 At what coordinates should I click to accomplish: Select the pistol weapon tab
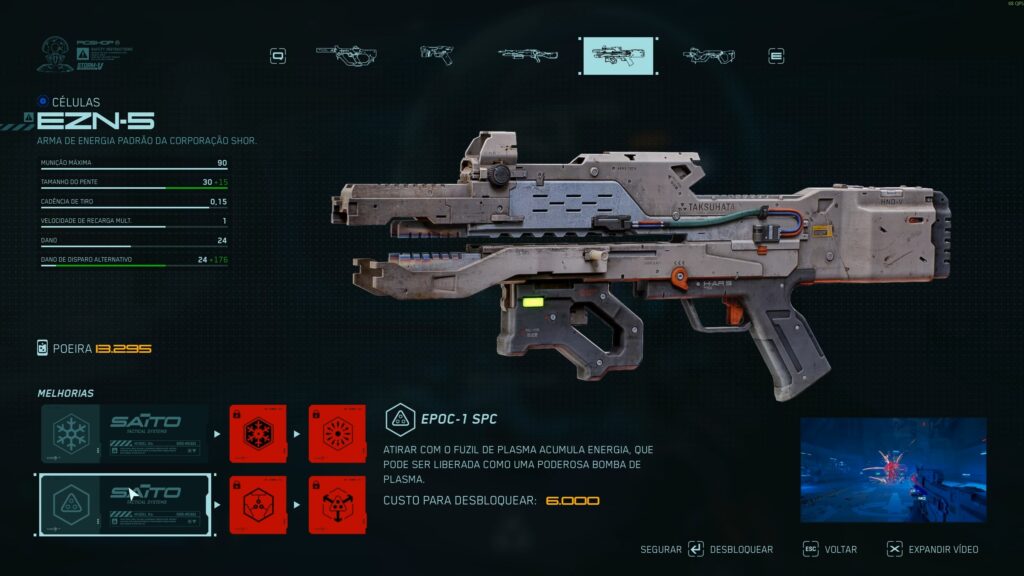(x=437, y=55)
